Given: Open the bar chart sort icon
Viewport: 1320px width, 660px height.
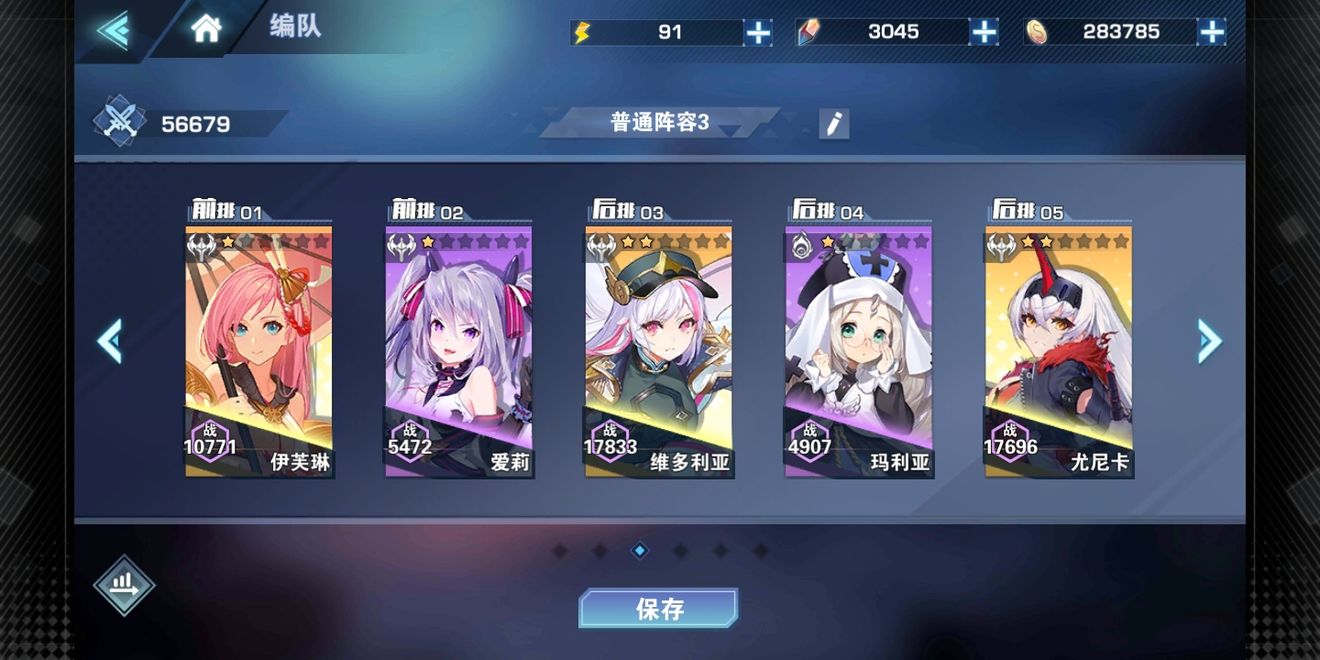Looking at the screenshot, I should click(124, 585).
